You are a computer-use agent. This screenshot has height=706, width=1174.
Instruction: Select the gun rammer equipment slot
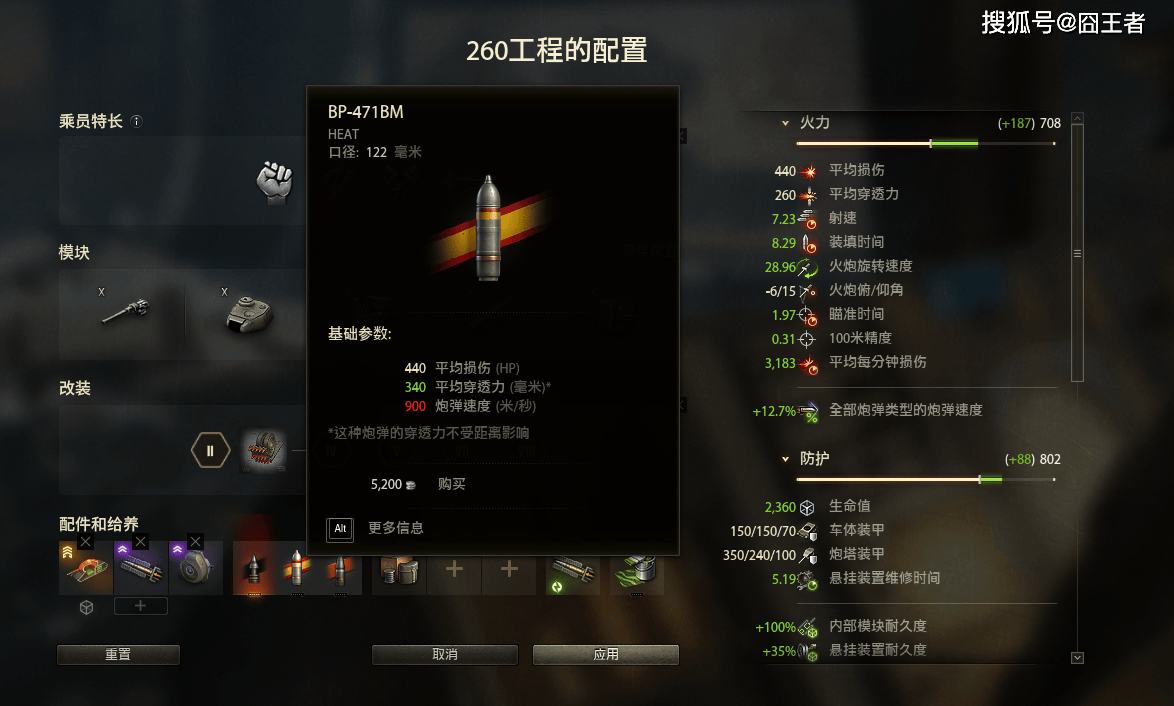click(x=141, y=570)
